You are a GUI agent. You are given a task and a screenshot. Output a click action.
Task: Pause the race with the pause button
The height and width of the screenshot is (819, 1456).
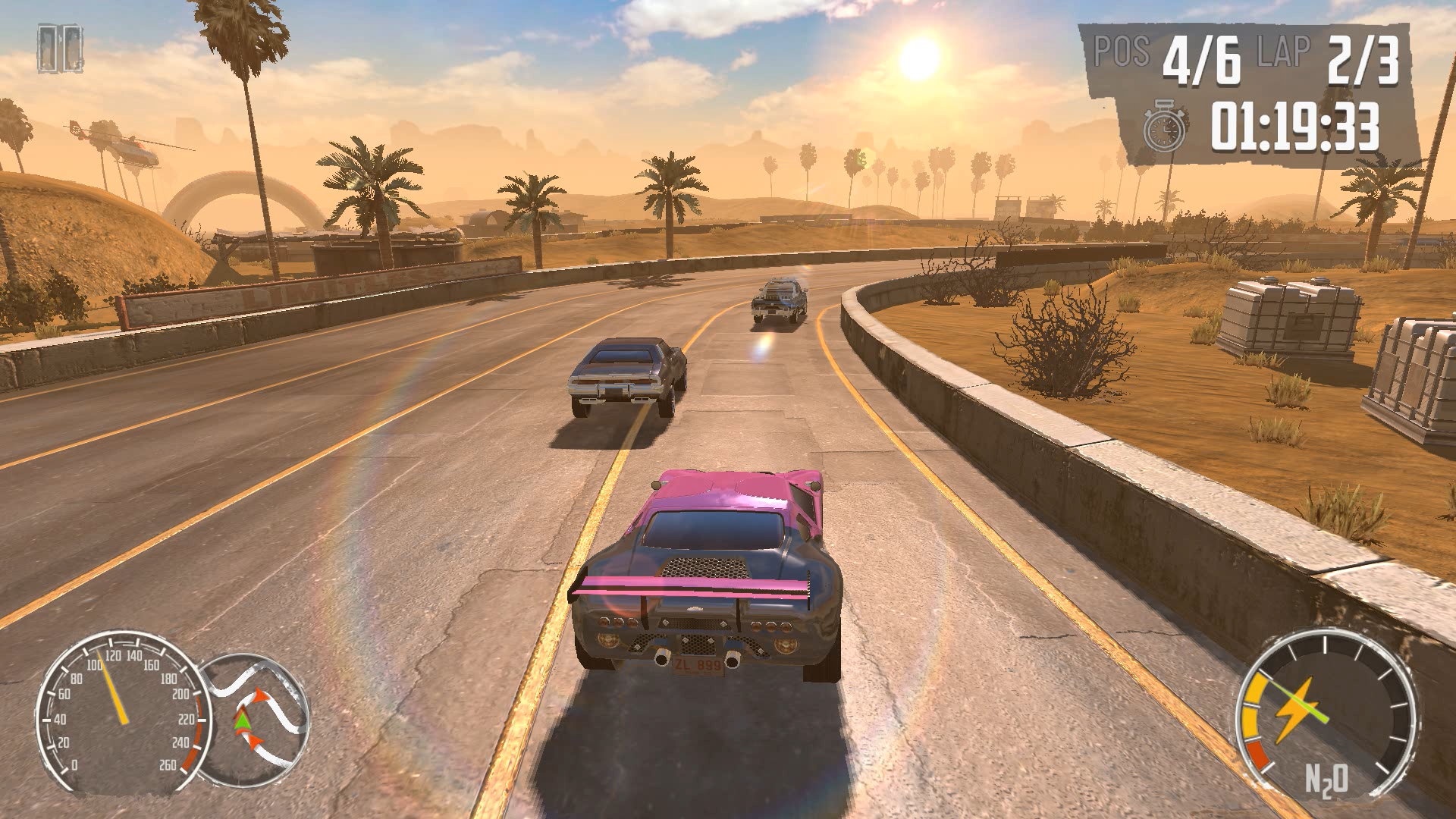coord(60,50)
